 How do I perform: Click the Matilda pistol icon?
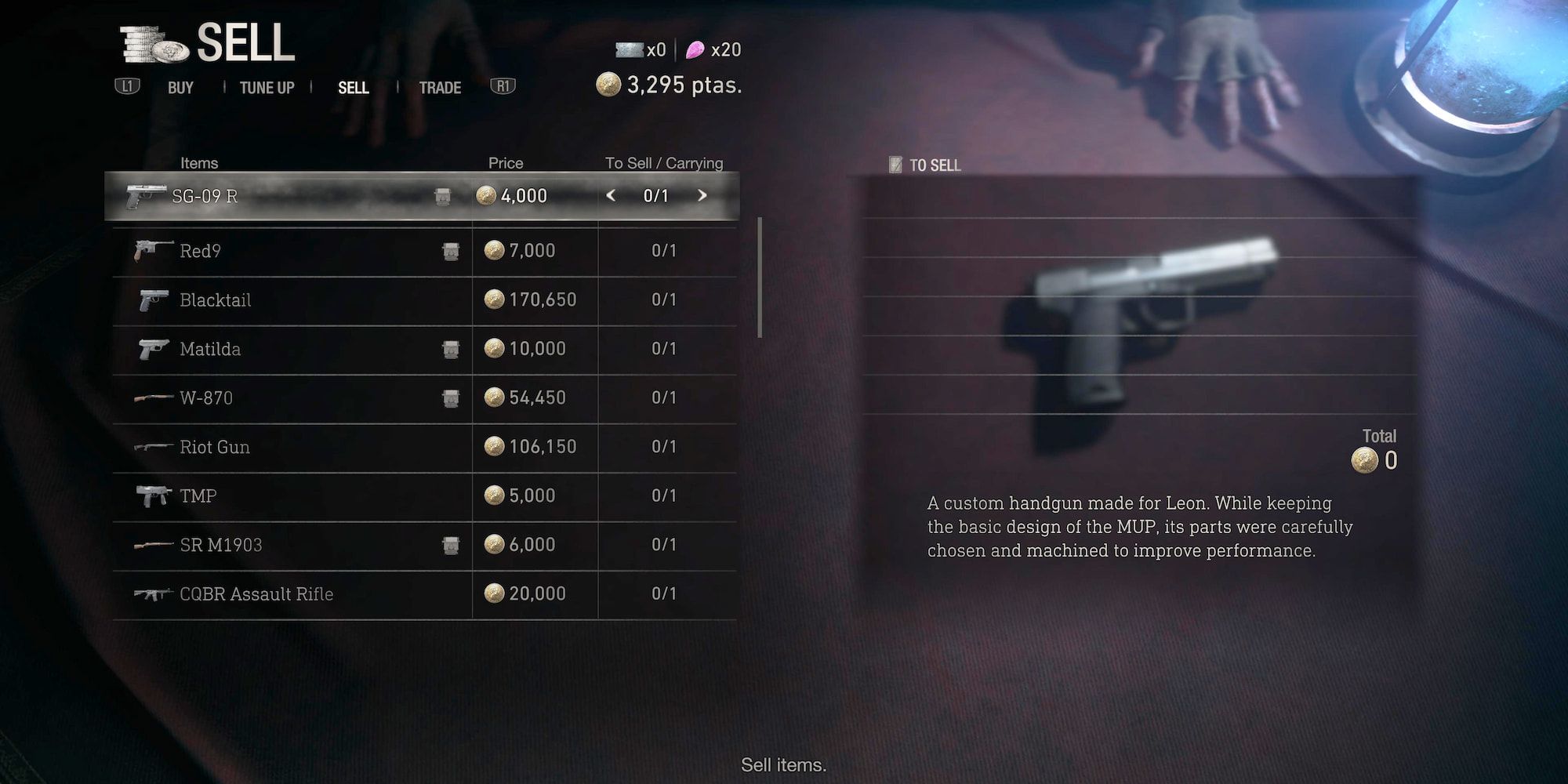(x=154, y=349)
